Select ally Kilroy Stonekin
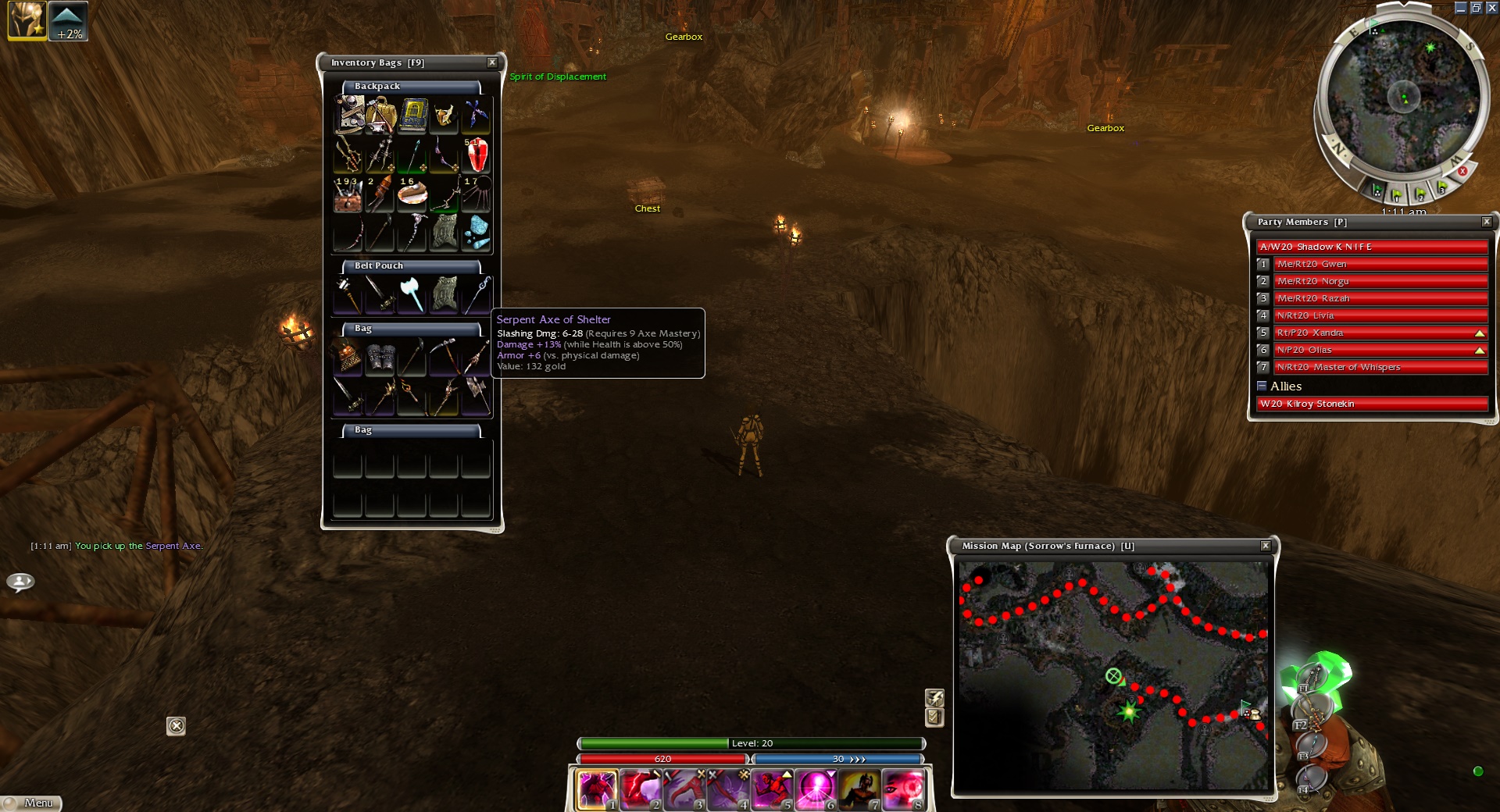 (1372, 404)
